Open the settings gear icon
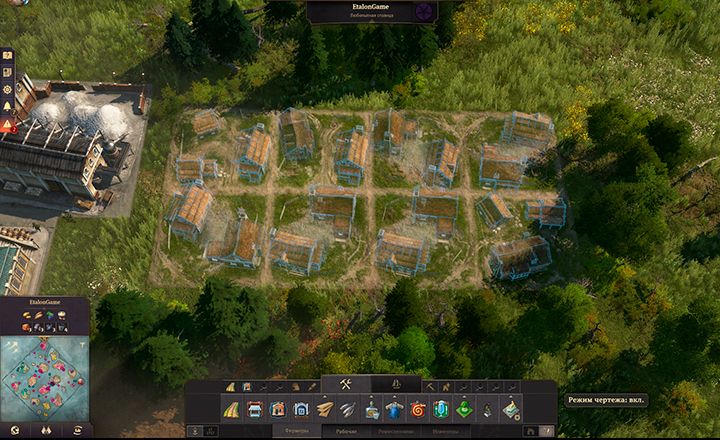This screenshot has width=720, height=440. pyautogui.click(x=7, y=89)
